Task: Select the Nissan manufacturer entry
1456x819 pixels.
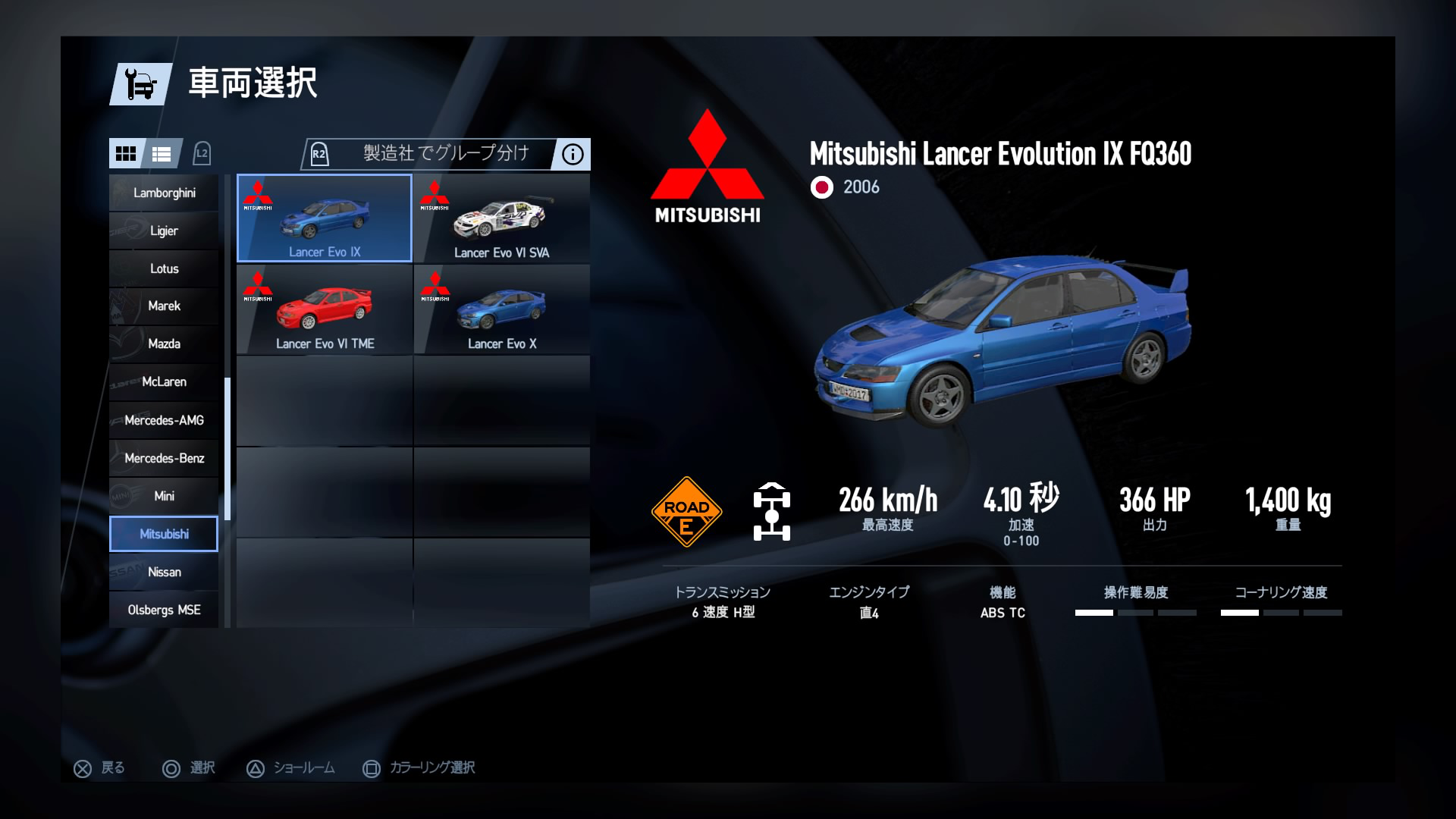Action: click(163, 572)
